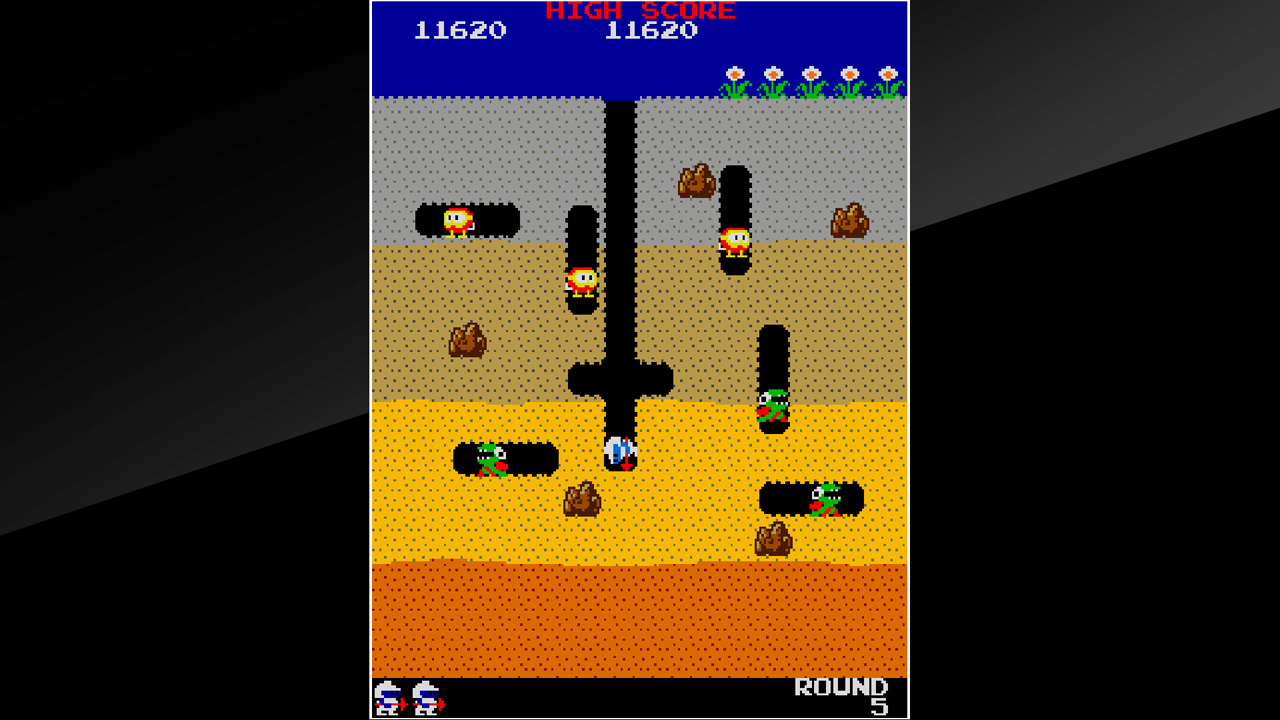The height and width of the screenshot is (720, 1280).
Task: Toggle the middle flower of the five
Action: (810, 75)
